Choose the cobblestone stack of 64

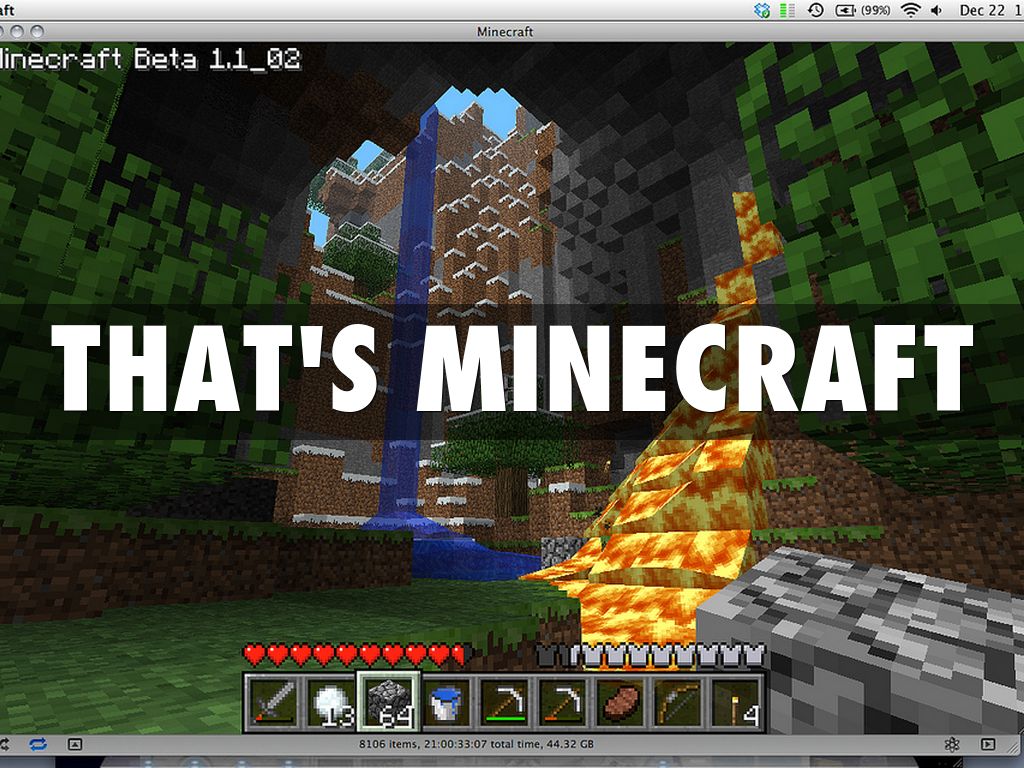386,702
